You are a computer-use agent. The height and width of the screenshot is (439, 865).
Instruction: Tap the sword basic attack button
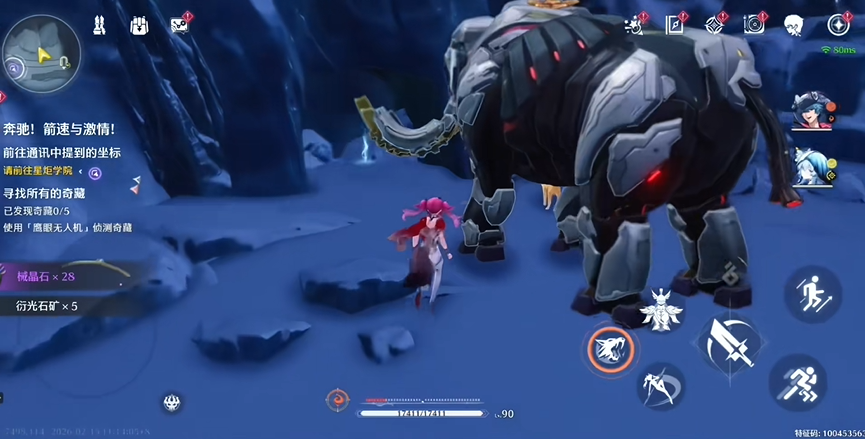pyautogui.click(x=730, y=343)
